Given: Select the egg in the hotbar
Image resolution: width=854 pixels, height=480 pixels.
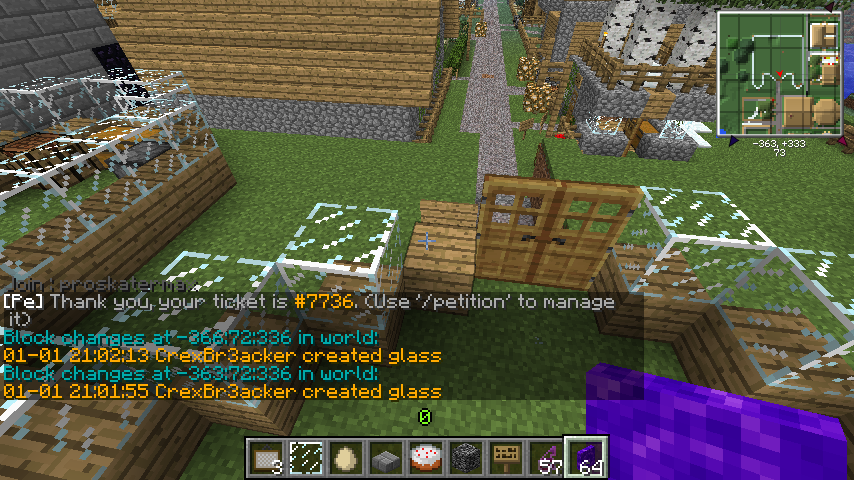Looking at the screenshot, I should [346, 459].
